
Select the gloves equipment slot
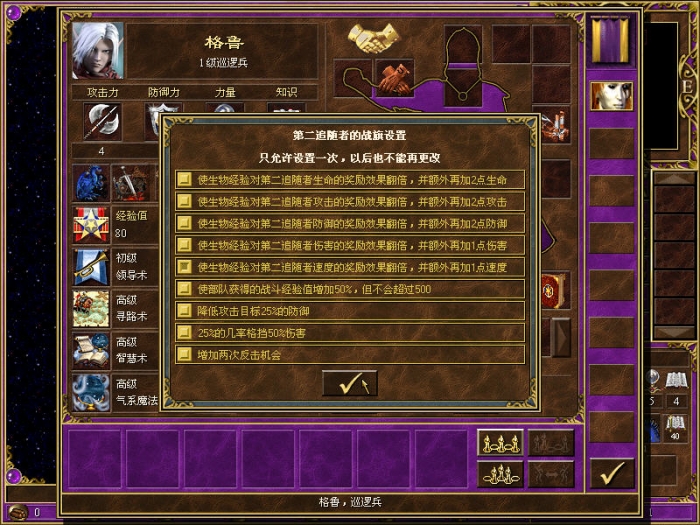coord(394,77)
